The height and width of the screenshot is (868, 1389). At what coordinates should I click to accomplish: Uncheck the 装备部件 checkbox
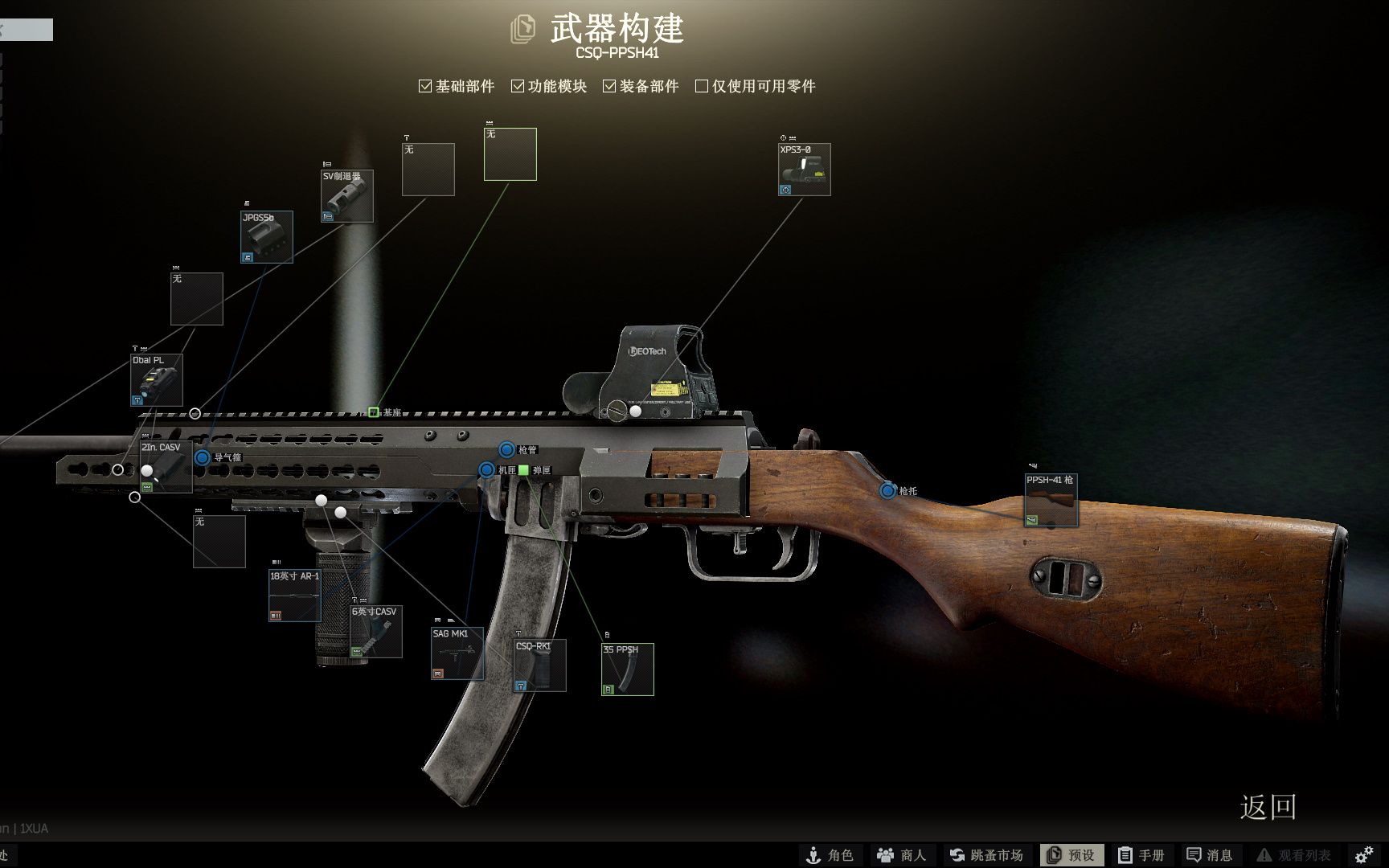coord(608,84)
